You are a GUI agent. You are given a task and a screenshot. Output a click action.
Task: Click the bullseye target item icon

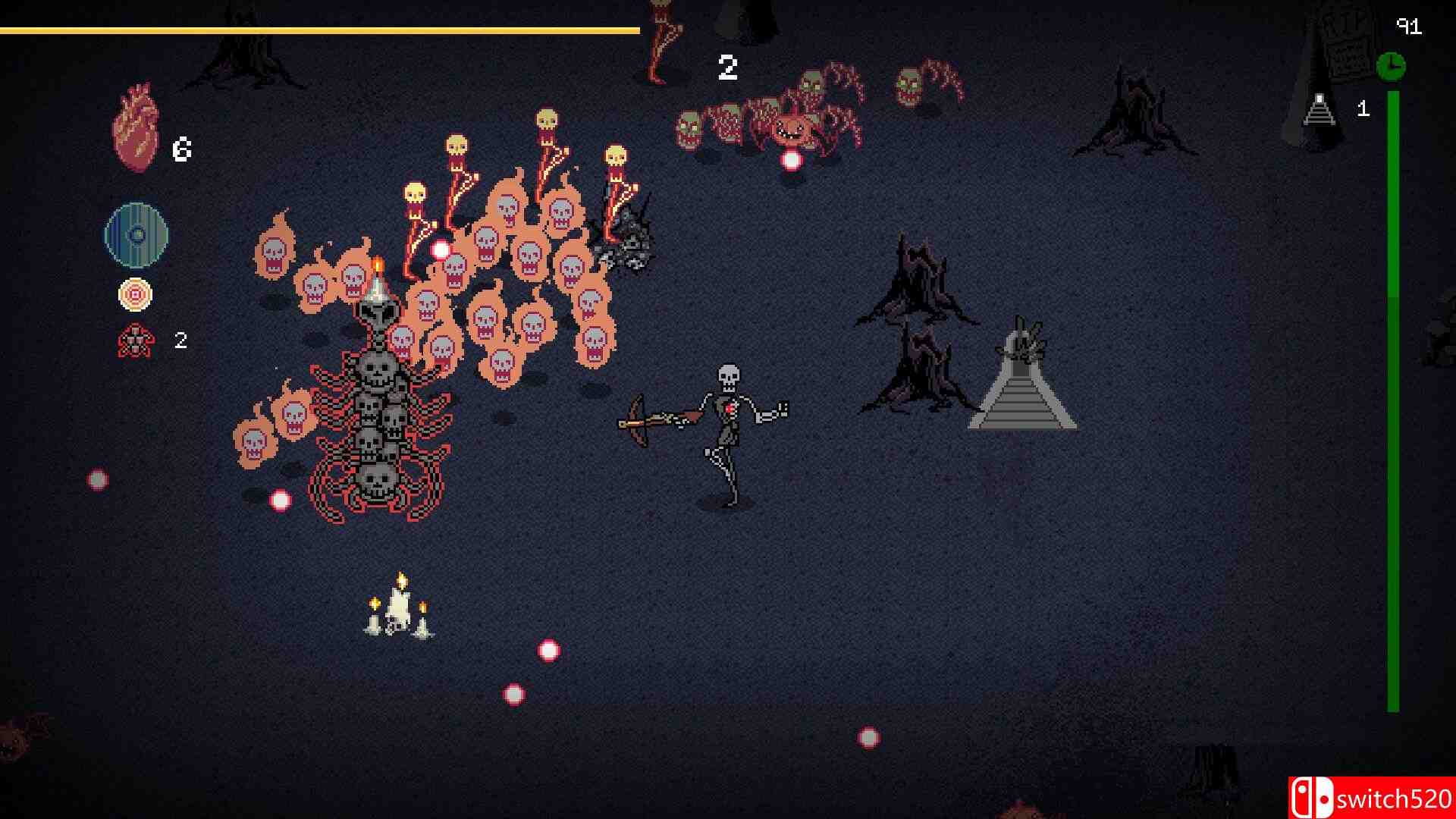[136, 295]
